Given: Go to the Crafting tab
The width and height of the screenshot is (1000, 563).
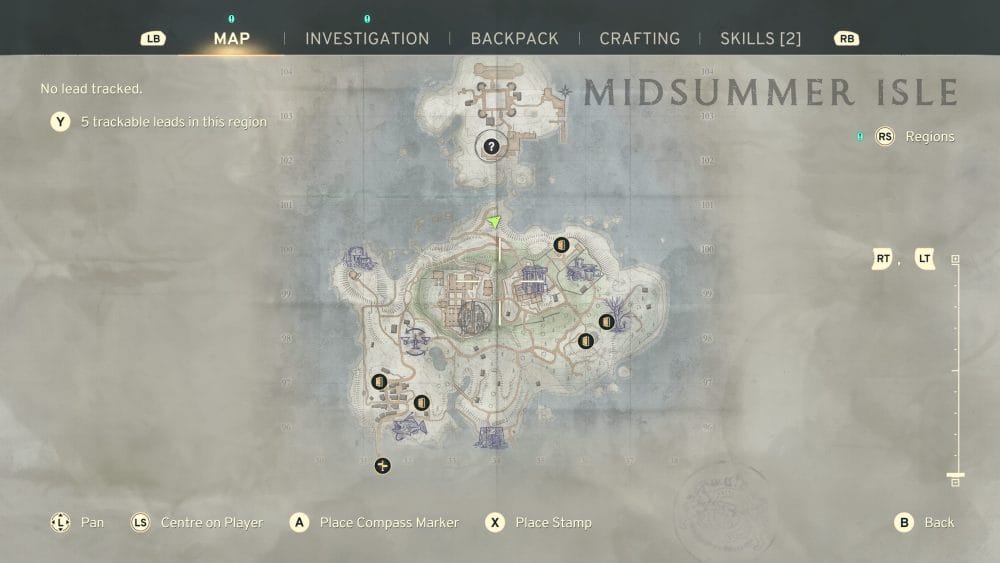Looking at the screenshot, I should (639, 39).
